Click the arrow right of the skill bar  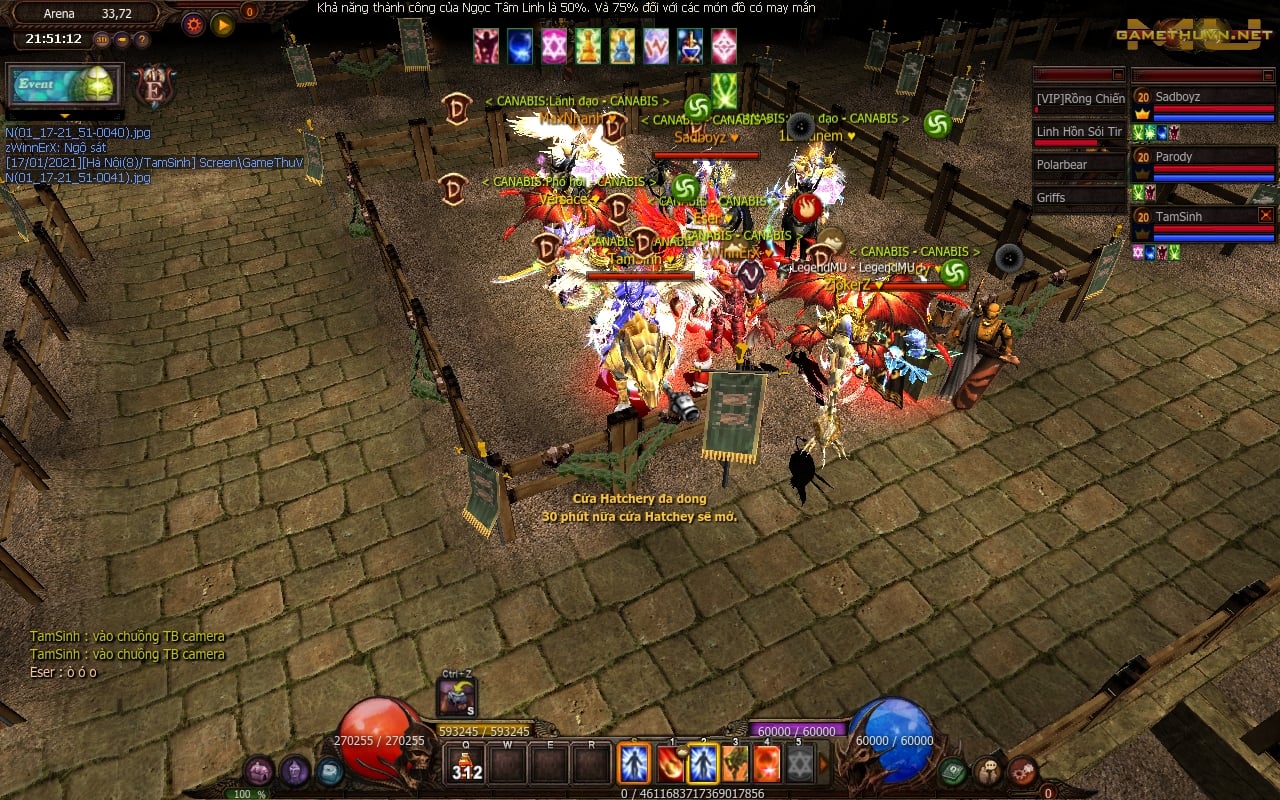click(824, 765)
